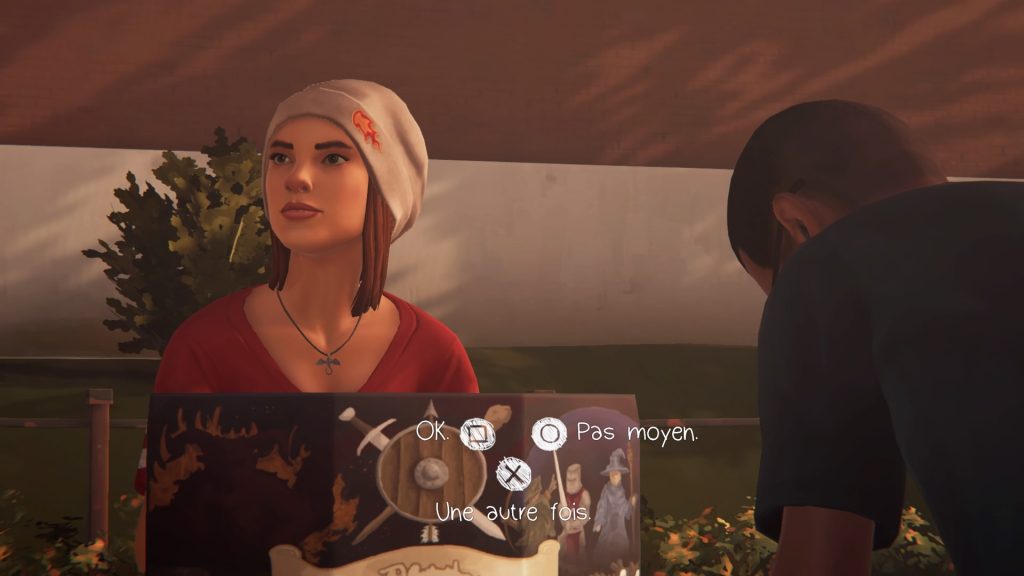Screen dimensions: 1024x576
Task: Pick the "Une autre fois." response
Action: coord(512,472)
